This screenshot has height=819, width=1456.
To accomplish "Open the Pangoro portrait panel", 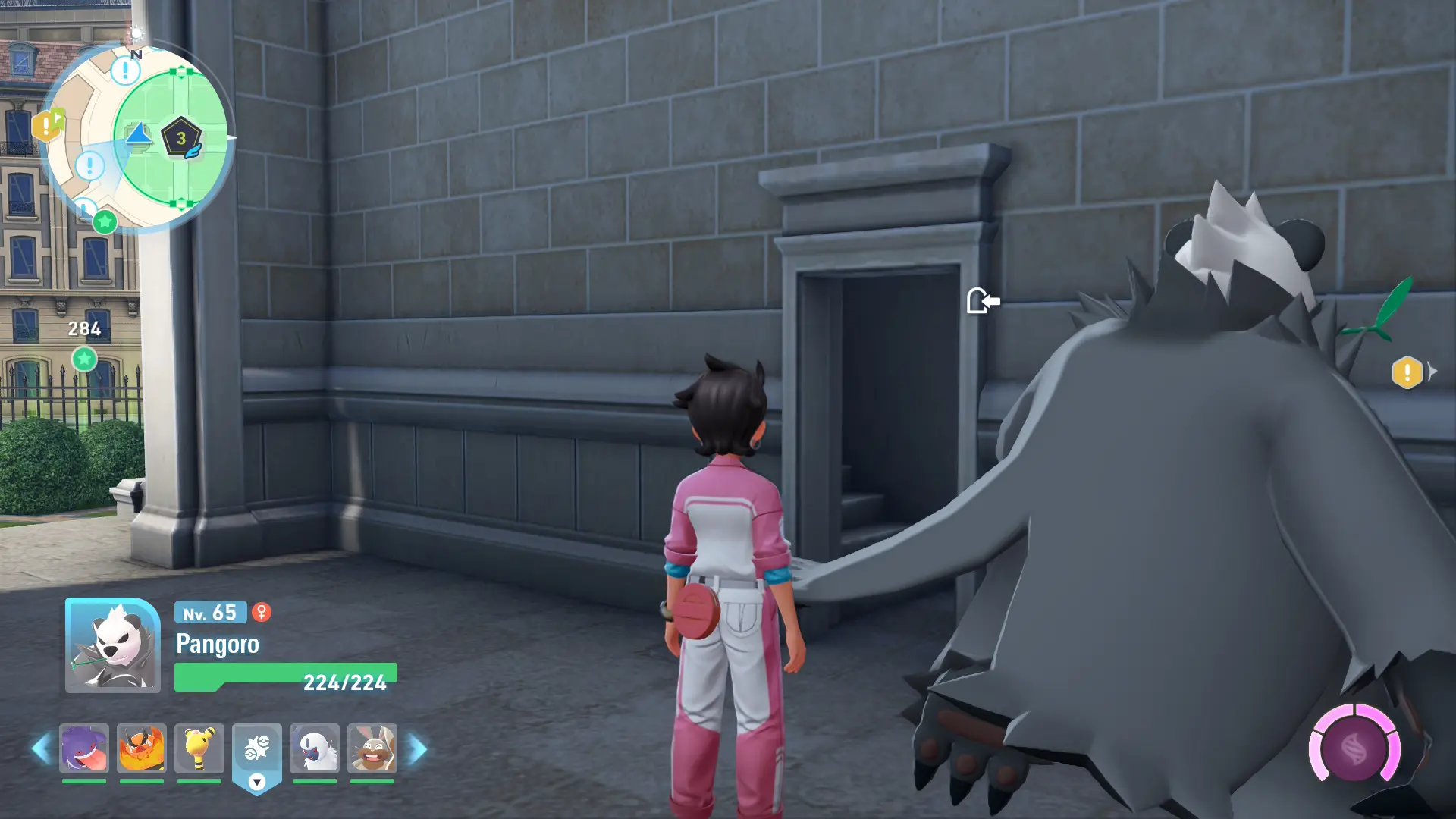I will point(112,645).
